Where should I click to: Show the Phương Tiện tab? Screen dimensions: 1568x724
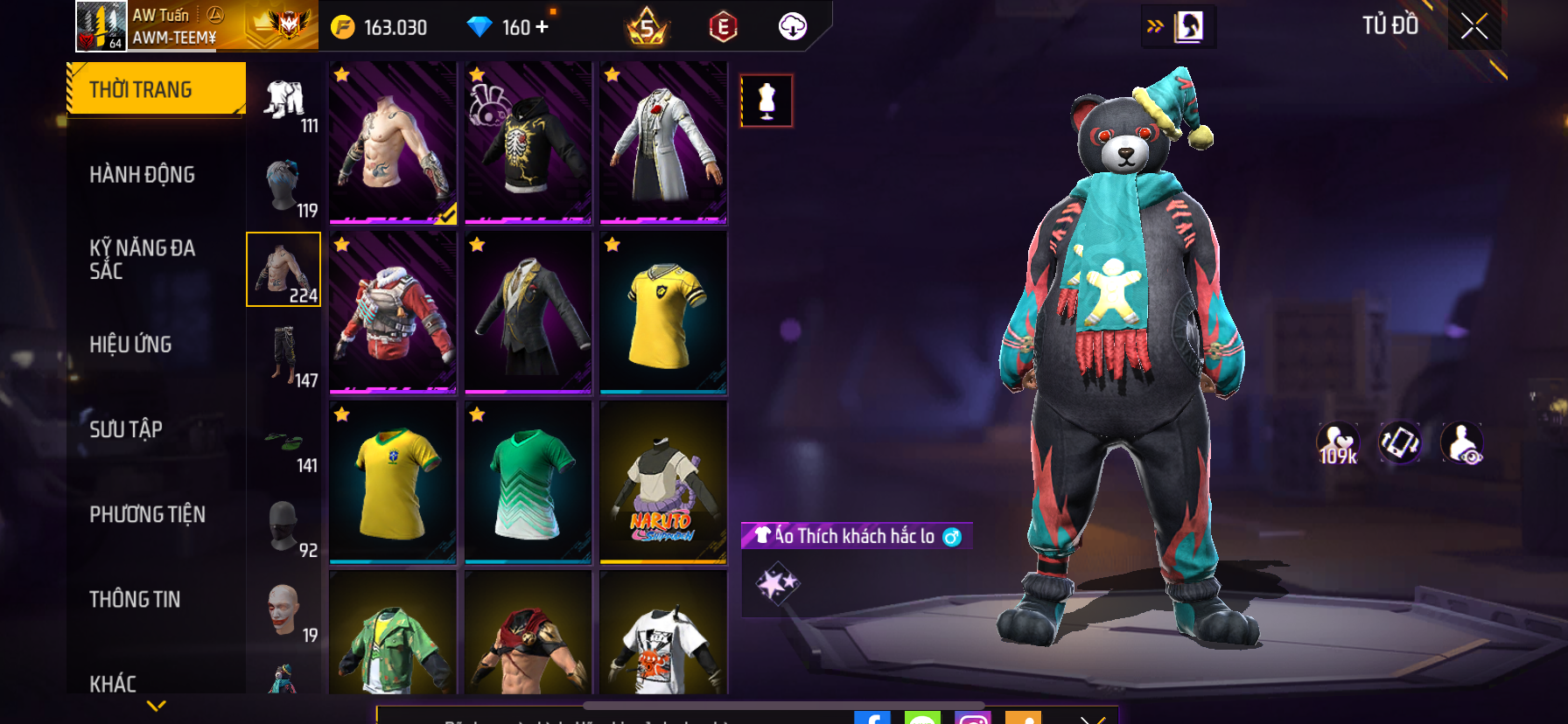(147, 514)
